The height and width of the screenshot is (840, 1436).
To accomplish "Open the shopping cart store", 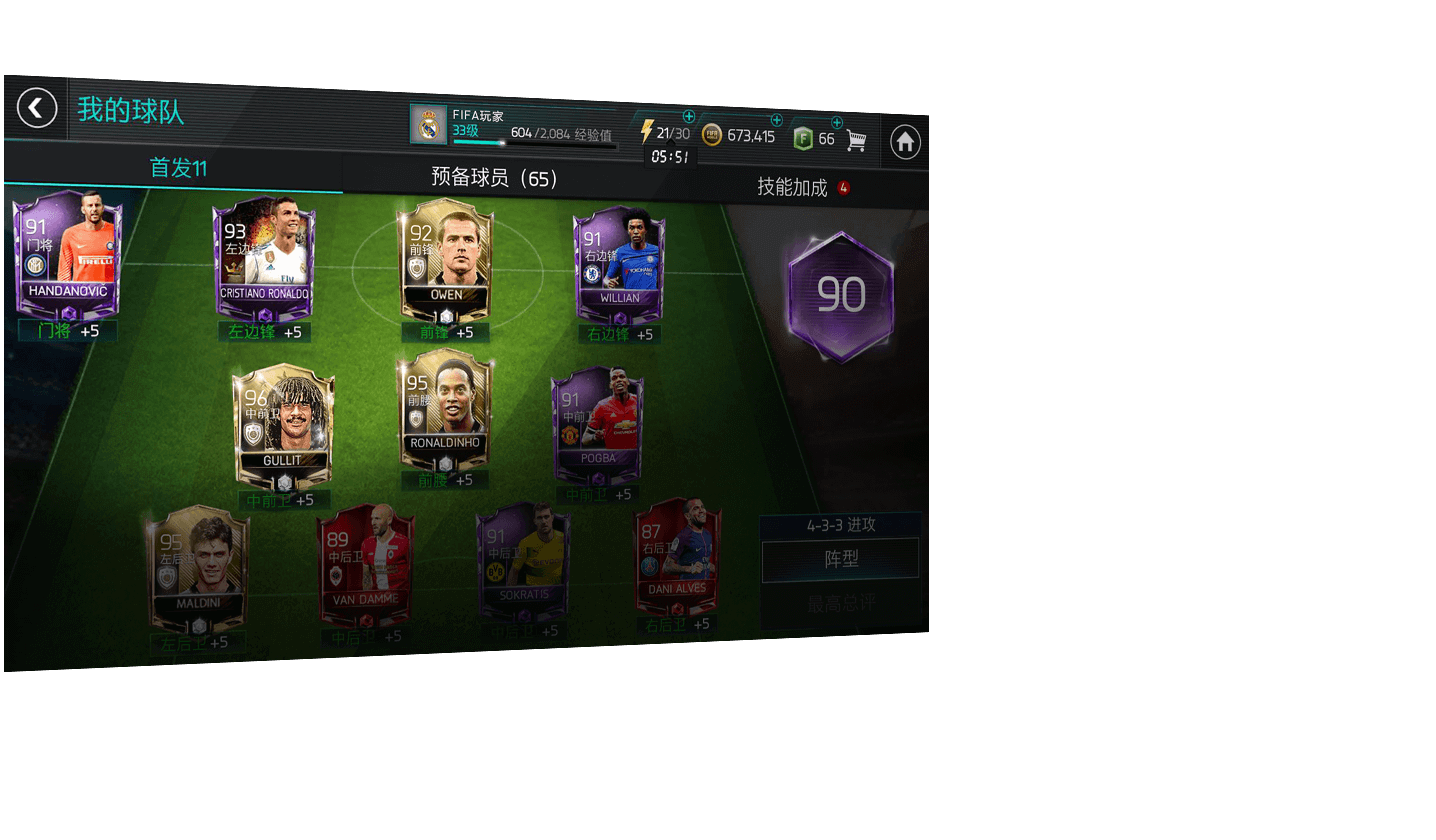I will 856,140.
